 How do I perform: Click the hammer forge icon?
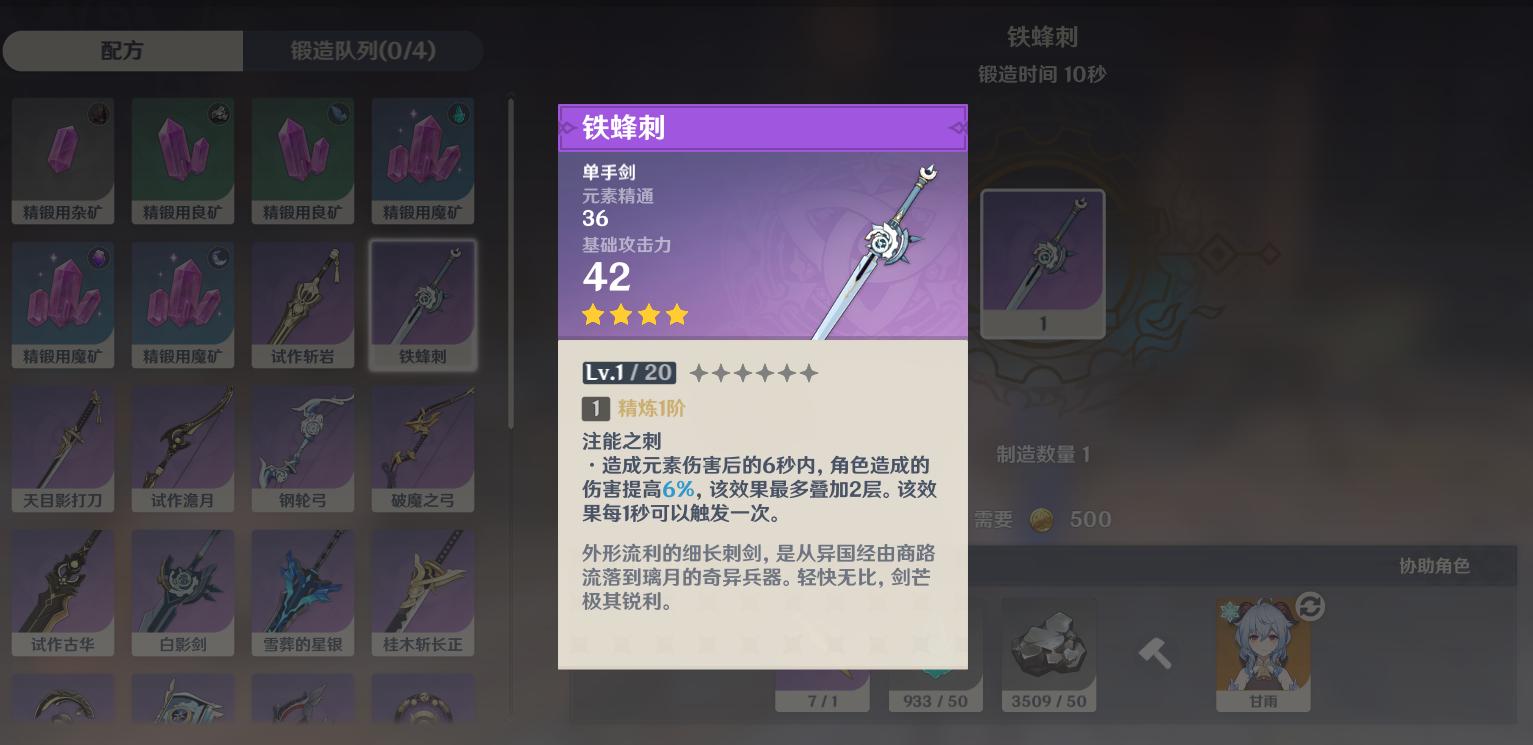click(x=1155, y=650)
